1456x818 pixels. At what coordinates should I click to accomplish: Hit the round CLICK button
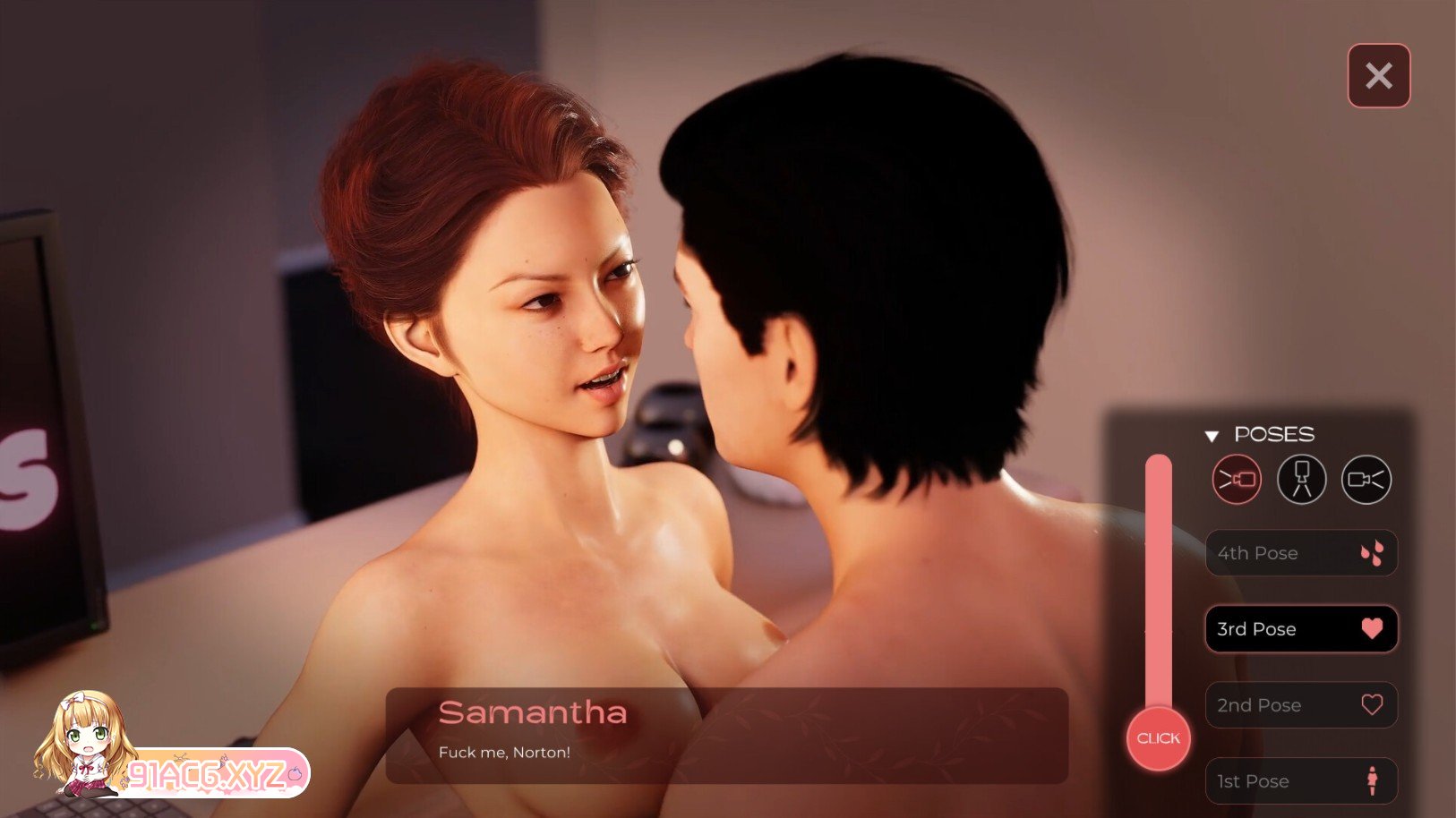tap(1158, 738)
